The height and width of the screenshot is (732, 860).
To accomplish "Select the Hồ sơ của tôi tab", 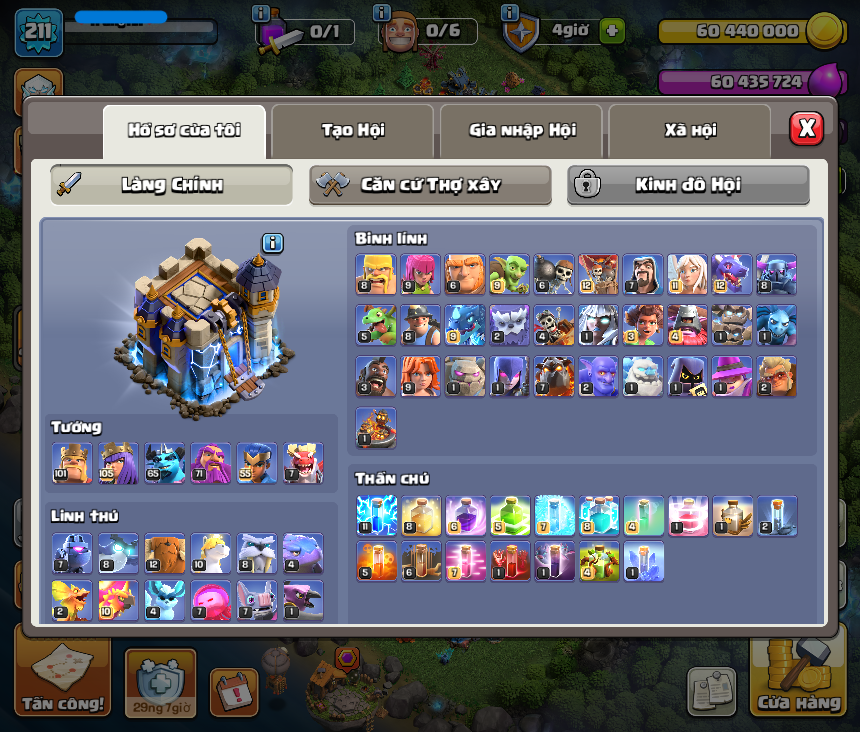I will pyautogui.click(x=184, y=130).
